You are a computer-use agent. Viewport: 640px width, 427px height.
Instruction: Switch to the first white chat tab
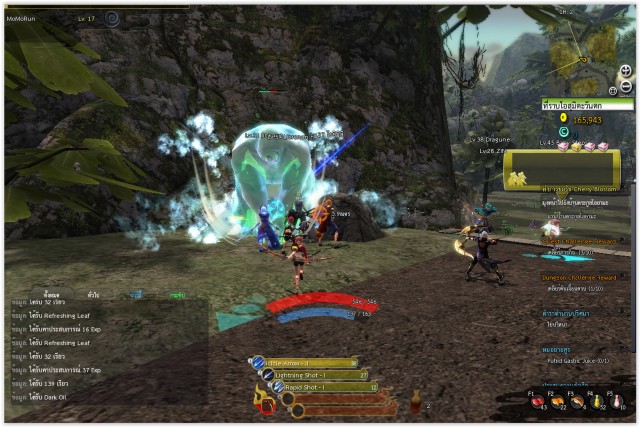(50, 295)
